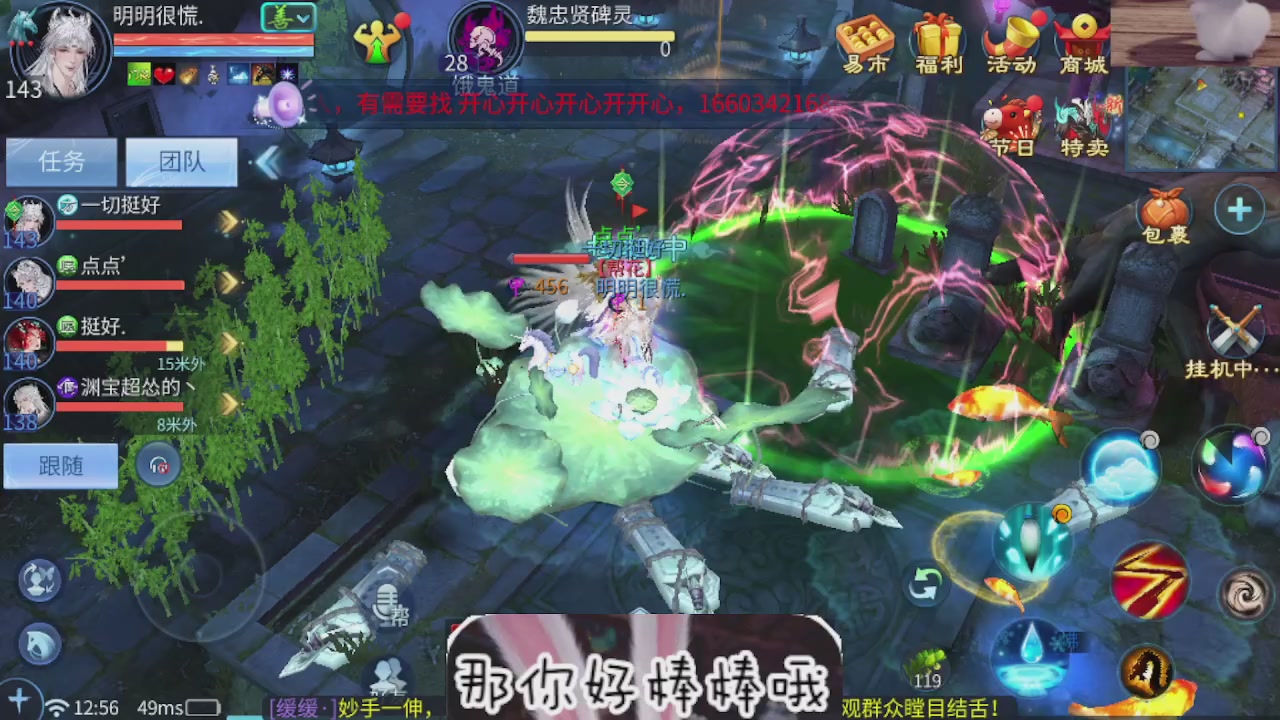Toggle the voice headset on or off
Image resolution: width=1280 pixels, height=720 pixels.
point(159,464)
